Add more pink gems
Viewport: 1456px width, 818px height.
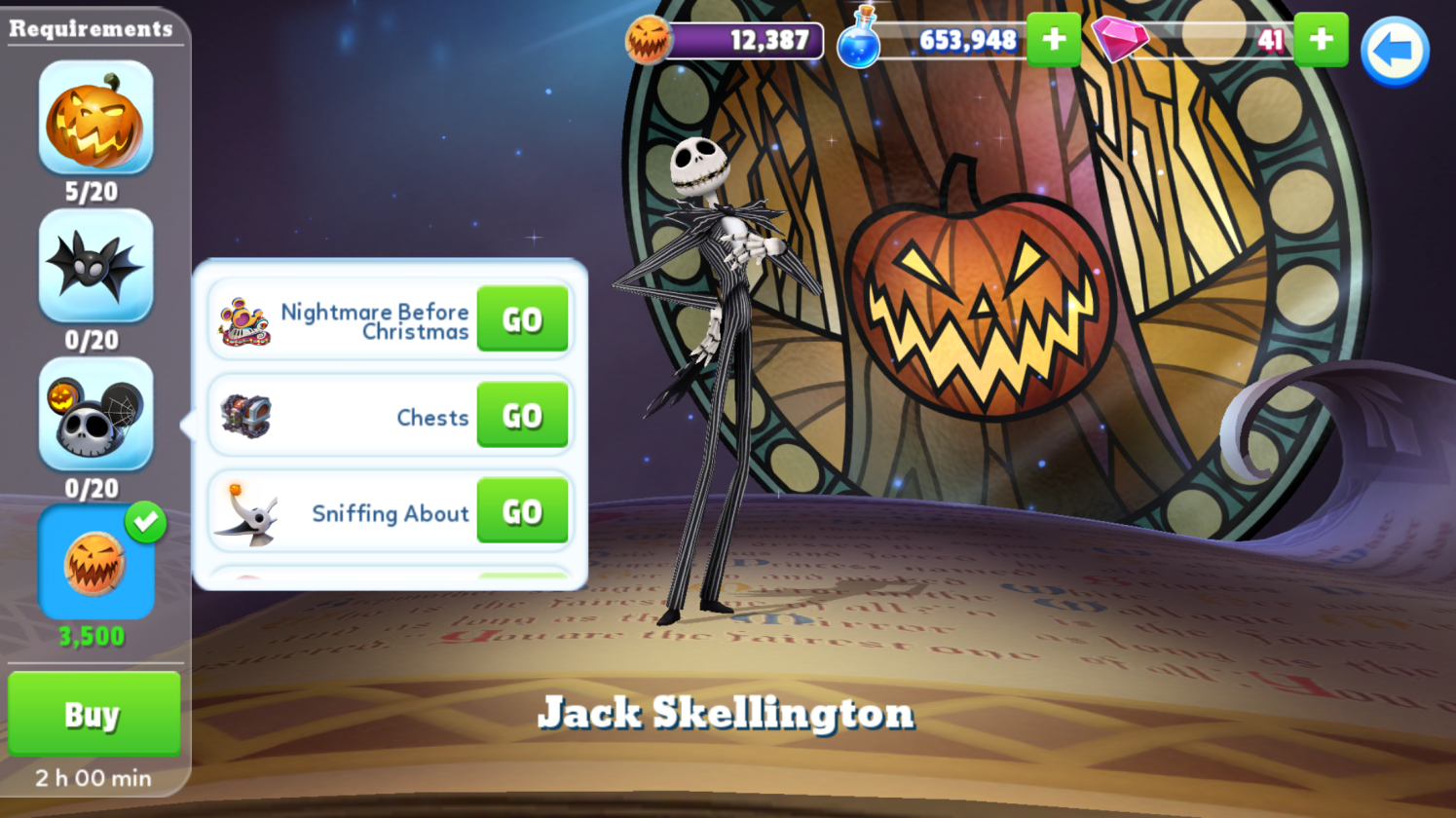click(1322, 40)
